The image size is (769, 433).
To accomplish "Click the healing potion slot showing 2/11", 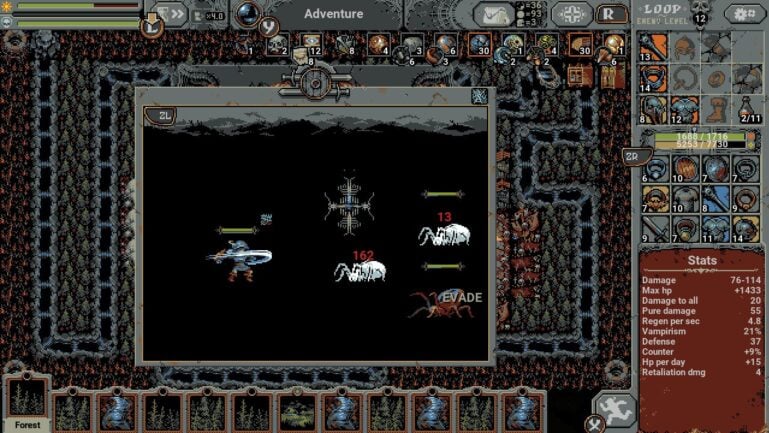I will pyautogui.click(x=748, y=108).
